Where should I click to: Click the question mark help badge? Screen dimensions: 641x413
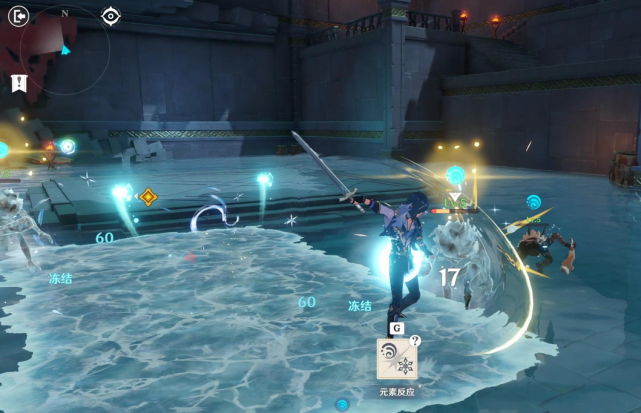(x=415, y=341)
